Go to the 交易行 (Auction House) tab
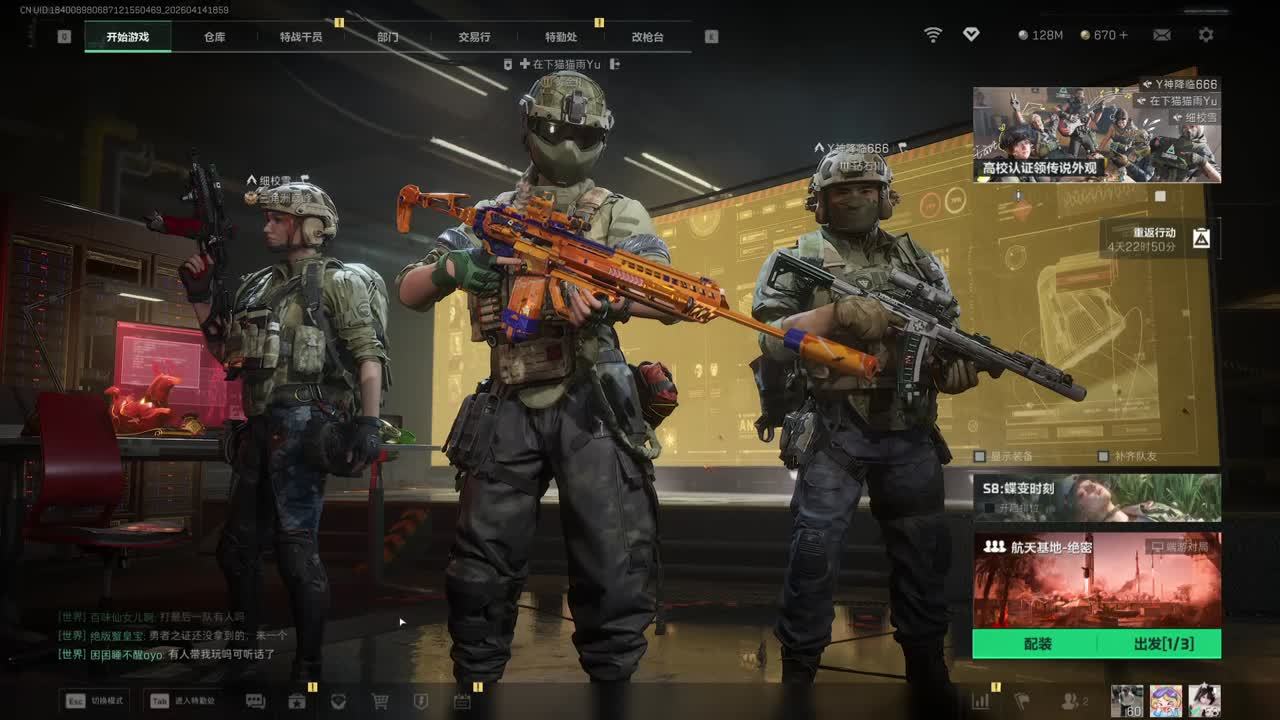 click(x=474, y=37)
